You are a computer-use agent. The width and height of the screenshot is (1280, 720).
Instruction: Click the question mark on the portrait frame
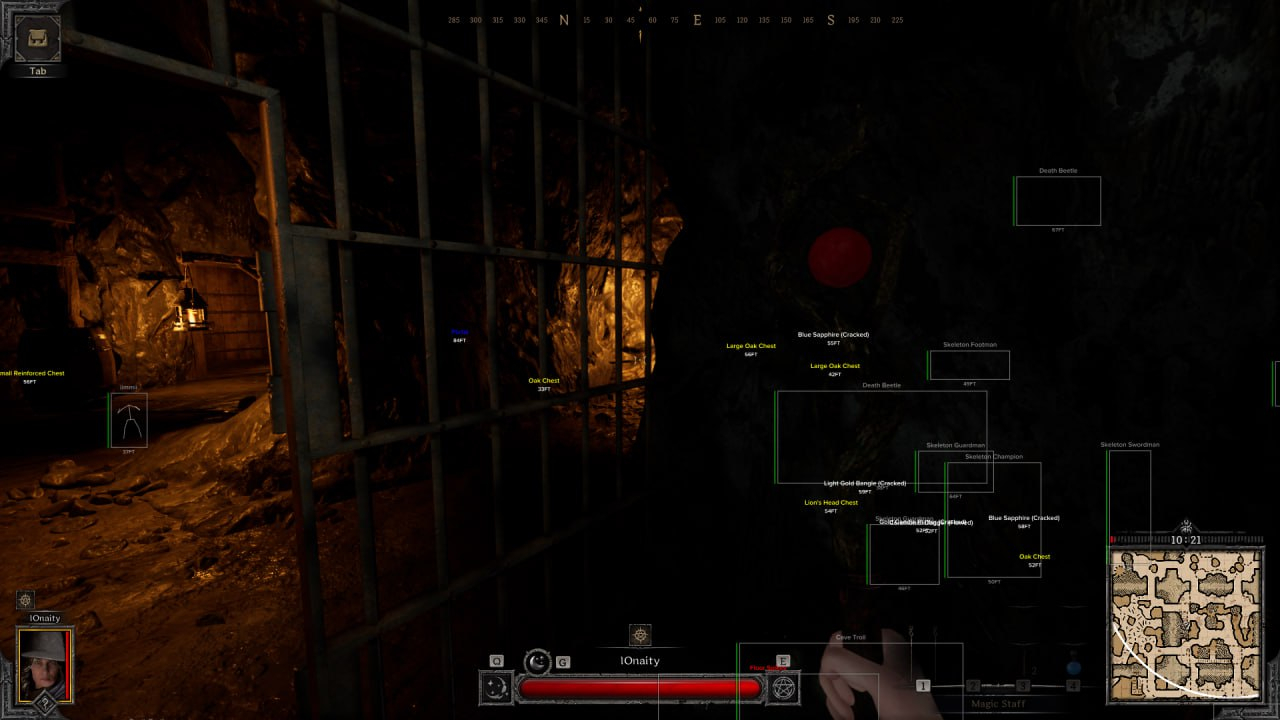(x=45, y=704)
